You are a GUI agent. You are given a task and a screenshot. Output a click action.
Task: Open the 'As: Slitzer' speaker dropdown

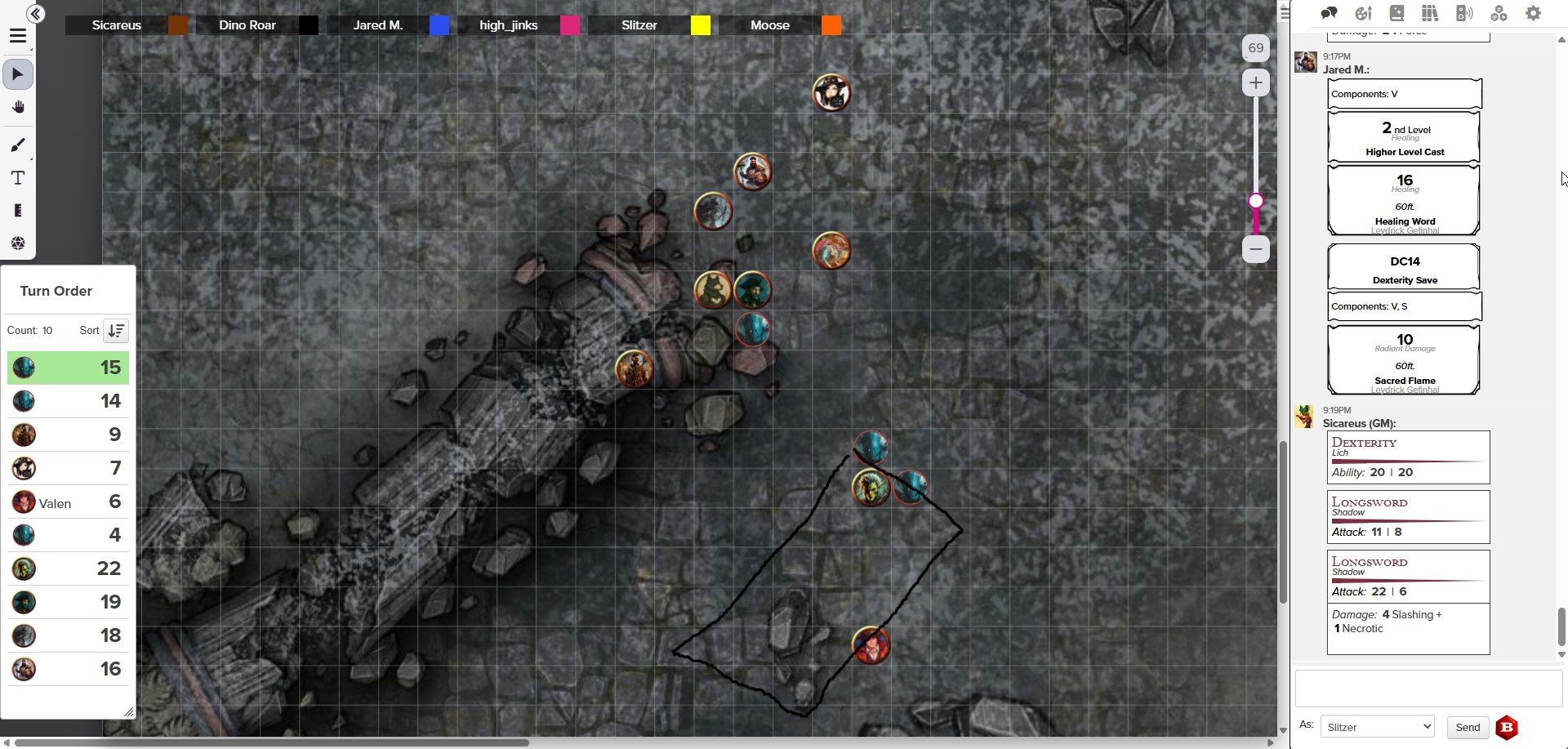point(1377,727)
